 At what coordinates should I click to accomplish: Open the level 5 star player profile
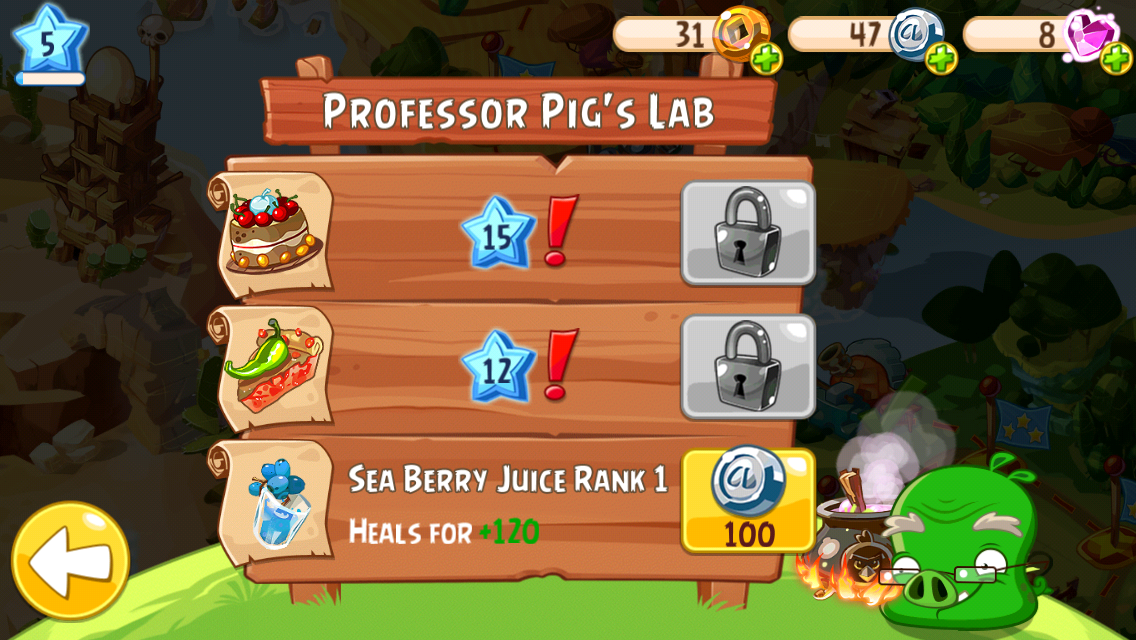click(x=49, y=42)
